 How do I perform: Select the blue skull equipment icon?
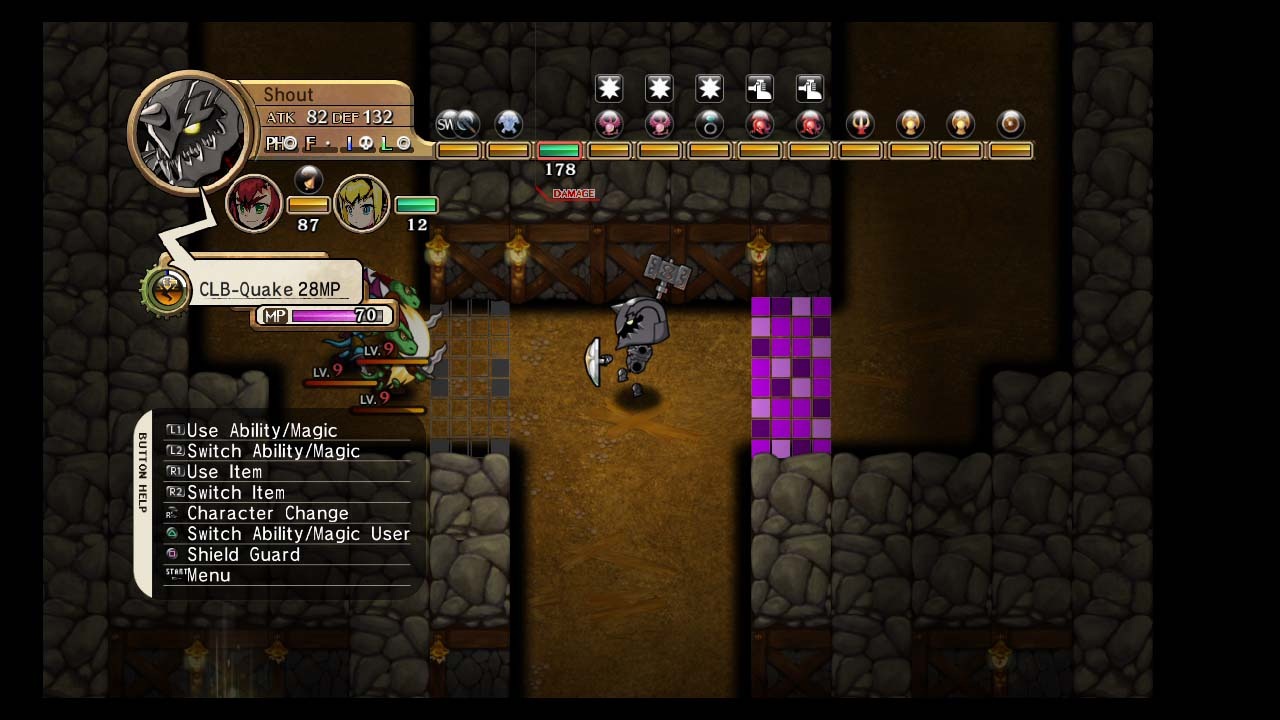tap(509, 125)
